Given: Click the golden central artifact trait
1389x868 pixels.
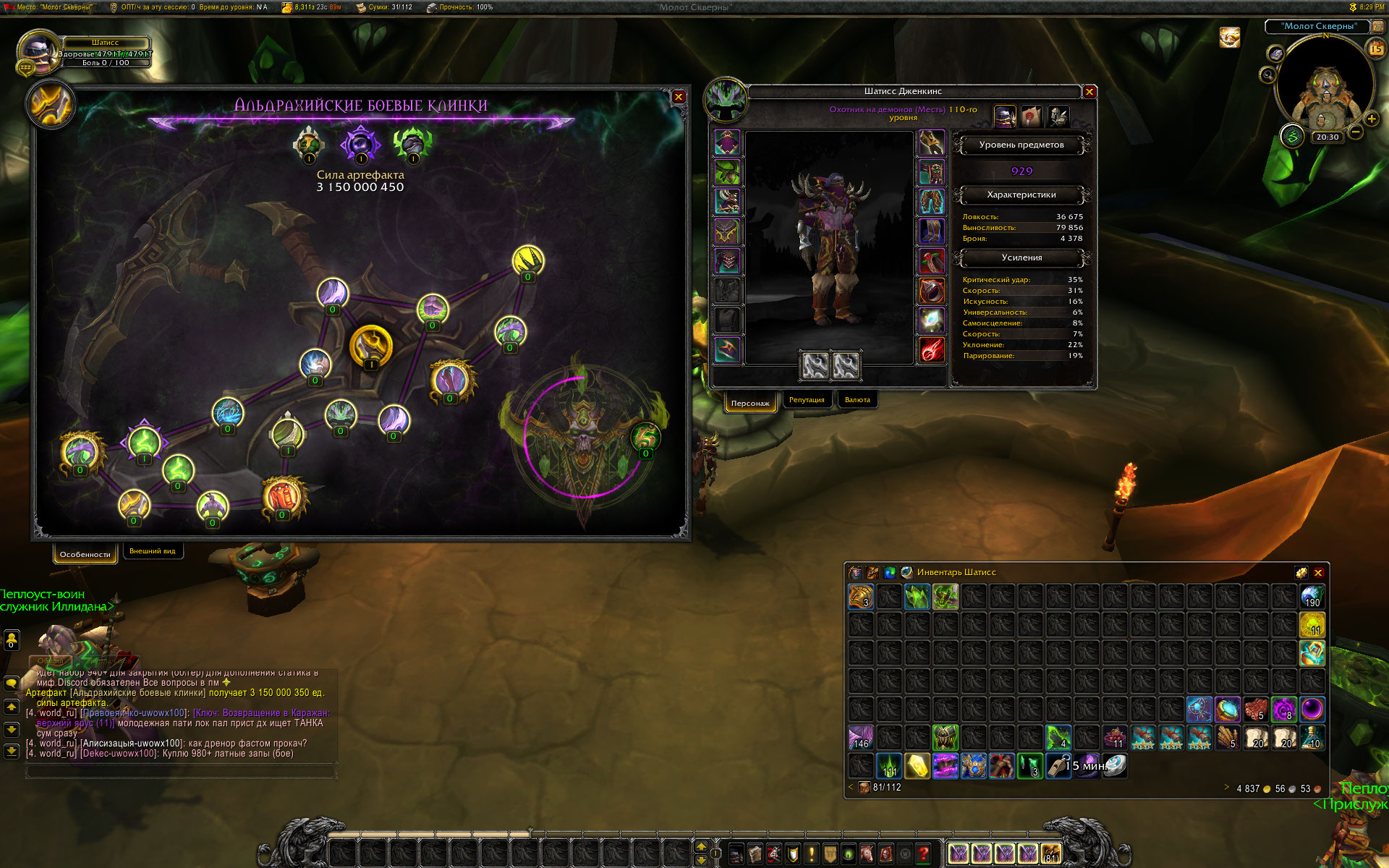Looking at the screenshot, I should (x=371, y=345).
